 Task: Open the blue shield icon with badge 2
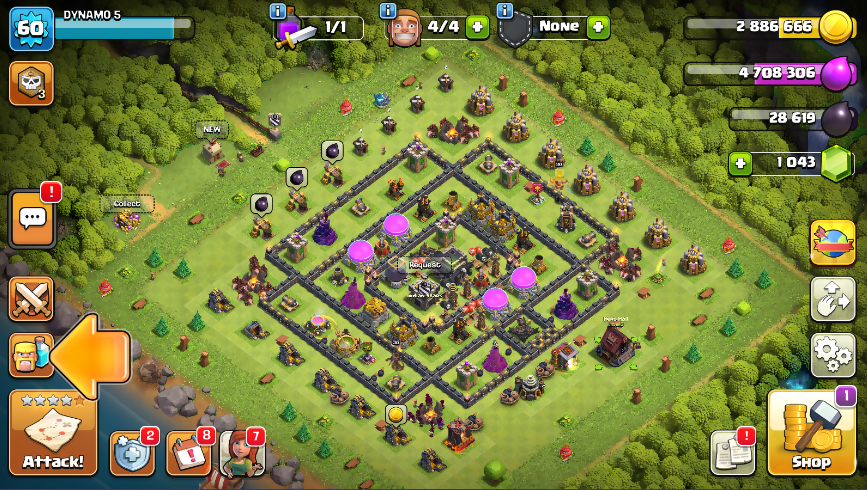132,453
